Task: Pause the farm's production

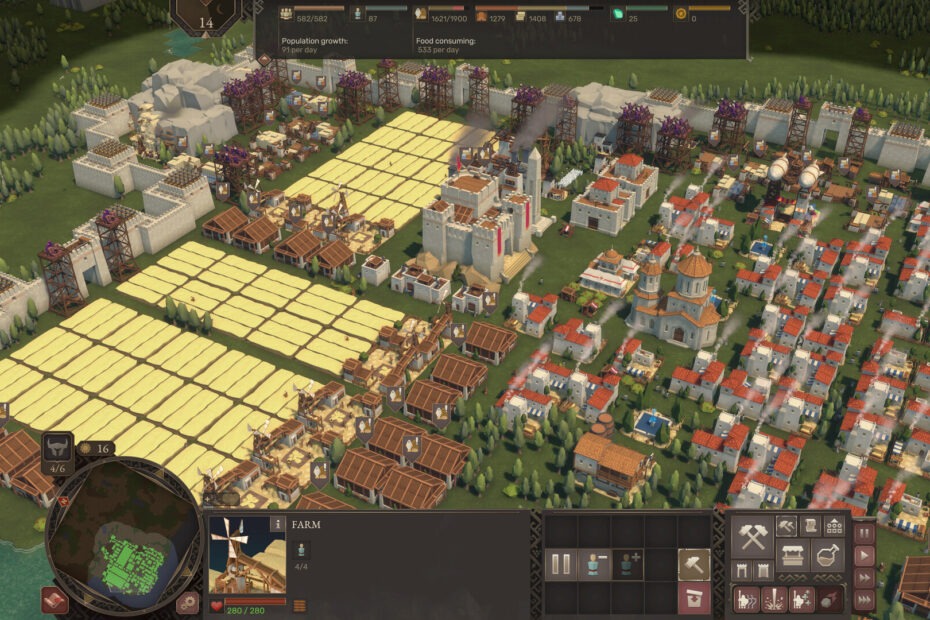Action: (561, 565)
